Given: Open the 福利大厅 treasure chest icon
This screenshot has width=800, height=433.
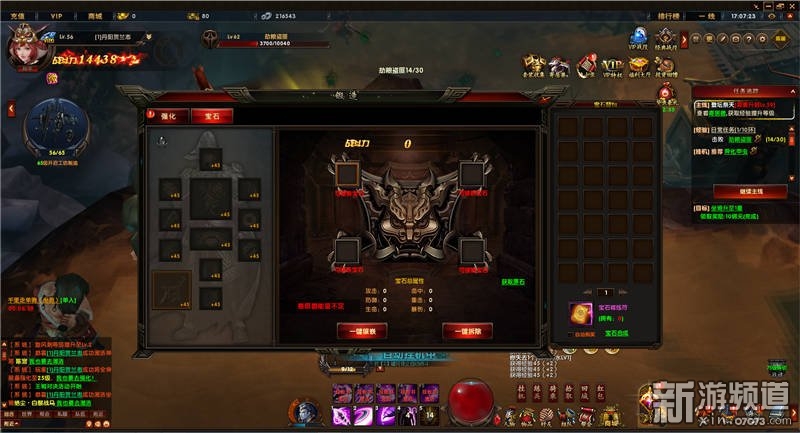Looking at the screenshot, I should tap(636, 67).
